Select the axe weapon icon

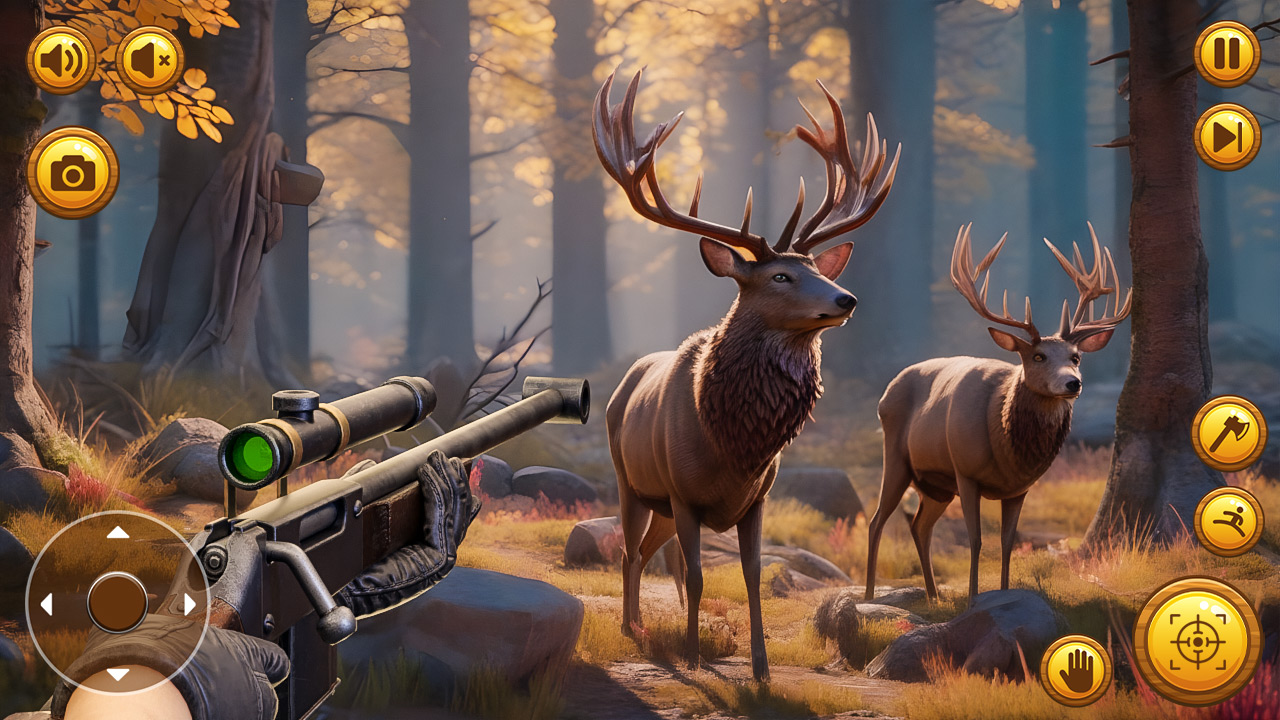tap(1229, 434)
